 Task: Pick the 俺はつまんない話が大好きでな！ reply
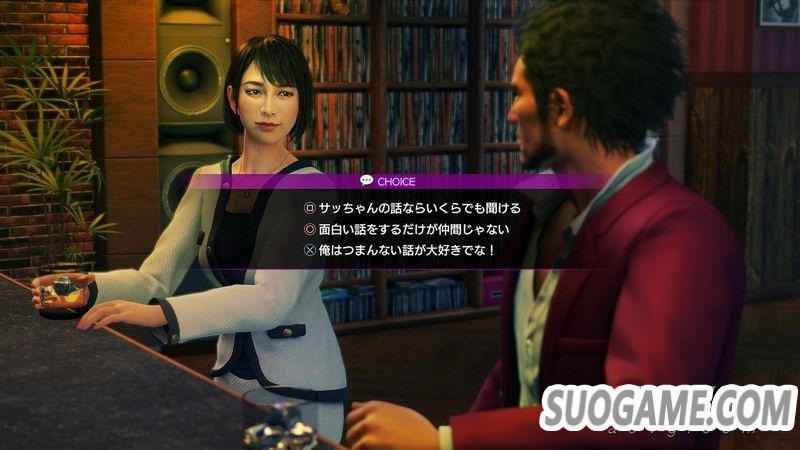coord(406,252)
